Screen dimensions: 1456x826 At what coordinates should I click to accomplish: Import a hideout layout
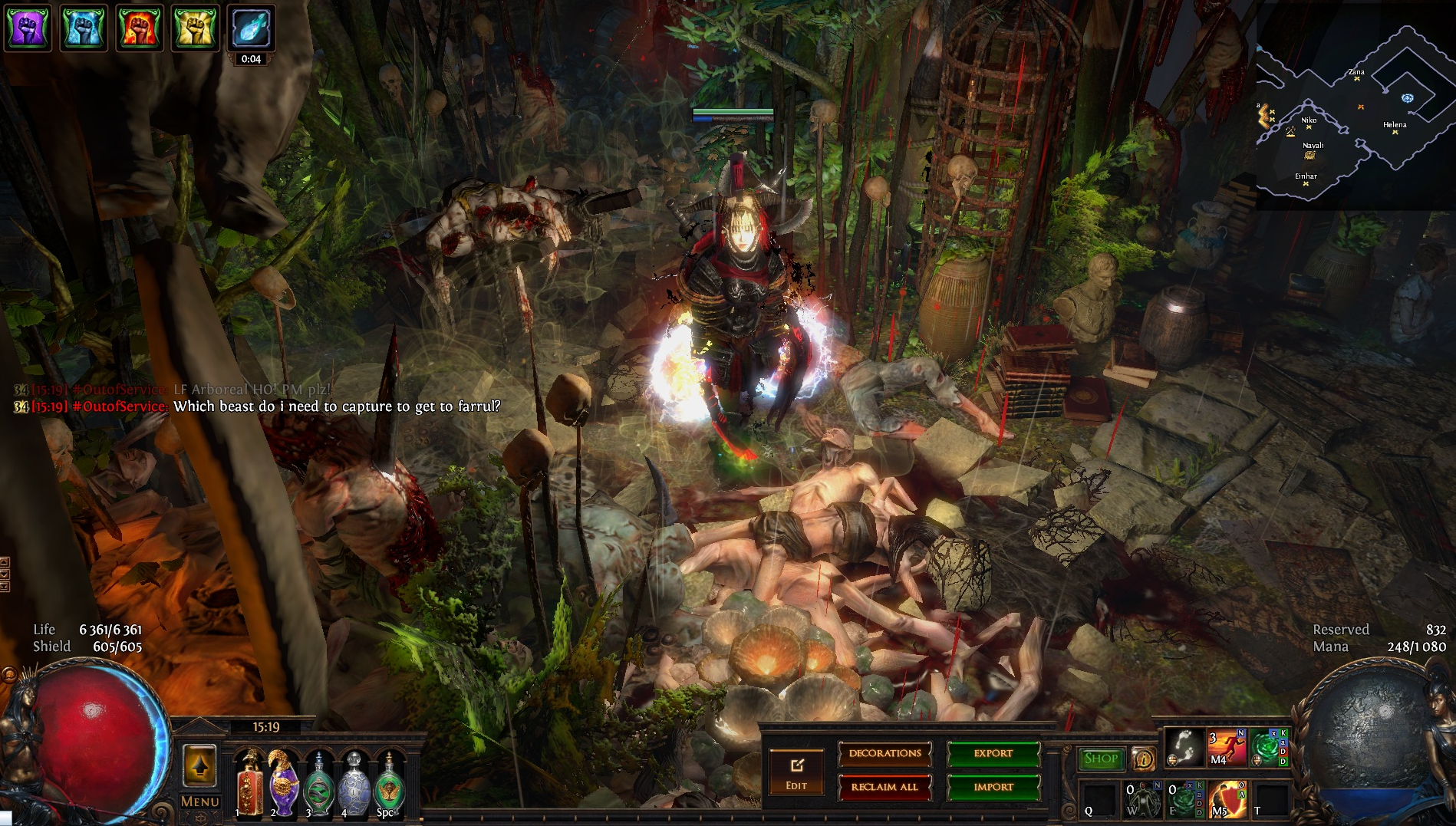[x=993, y=787]
